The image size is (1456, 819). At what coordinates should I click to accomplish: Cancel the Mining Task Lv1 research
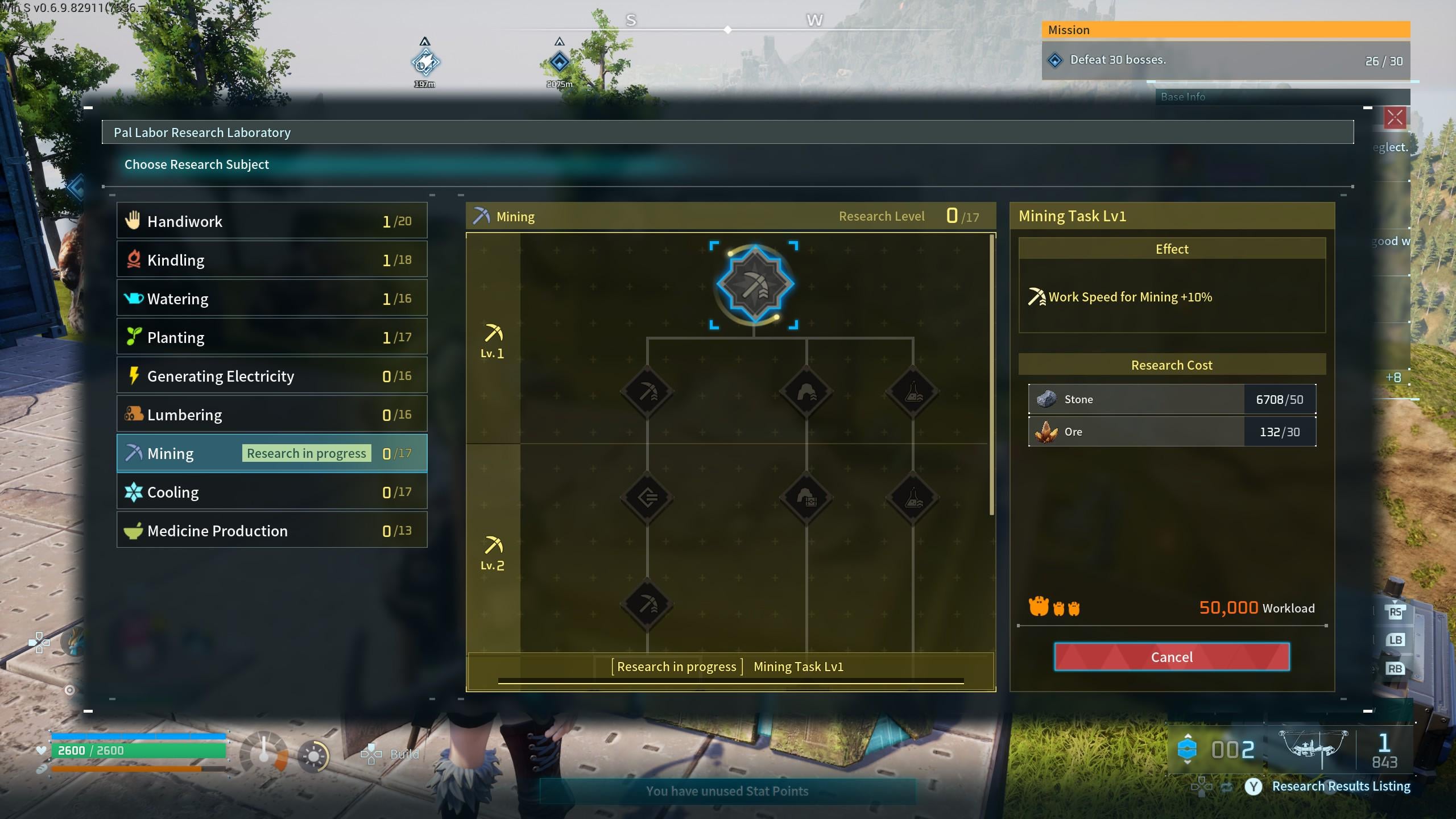click(x=1172, y=657)
